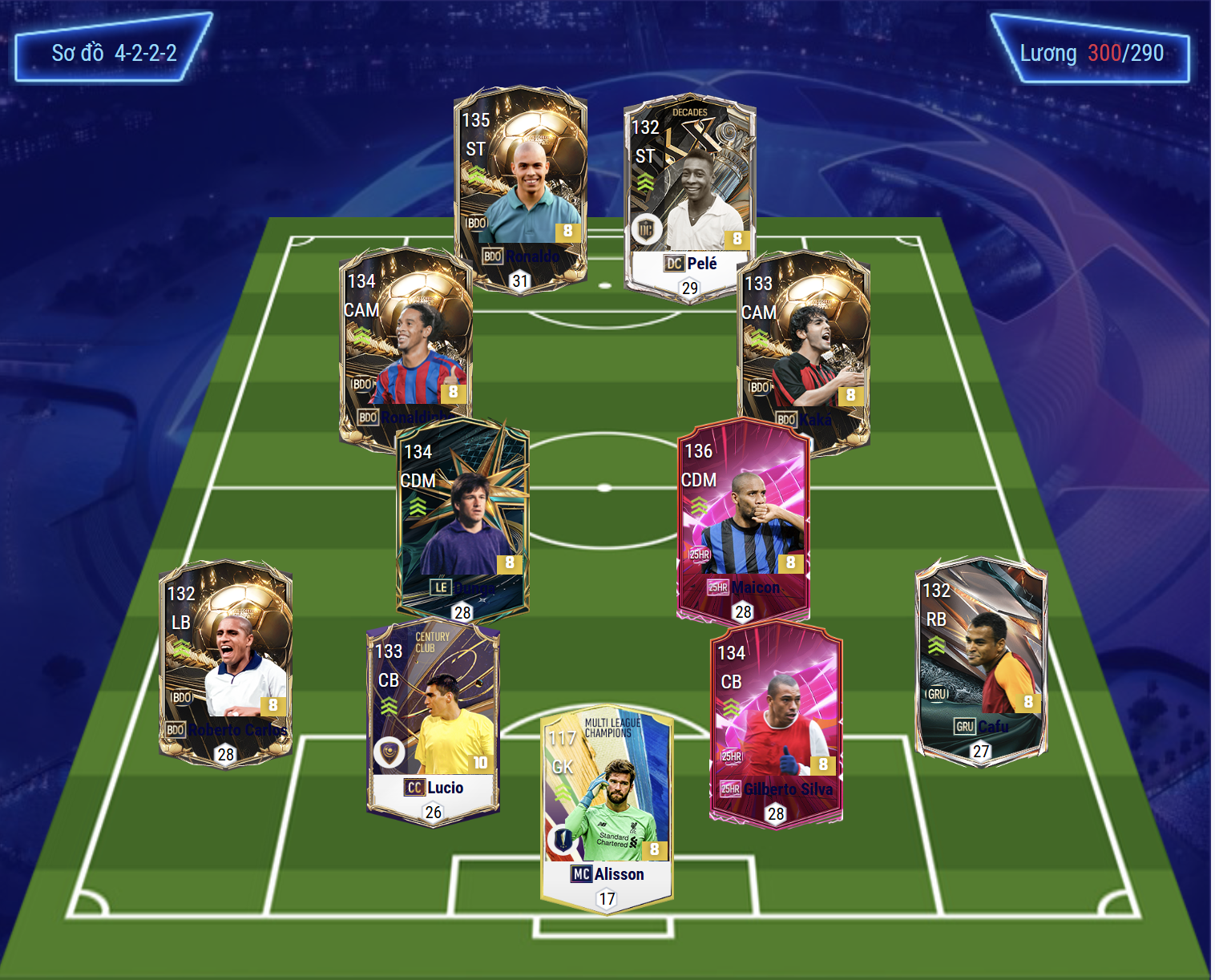Screen dimensions: 1215x980
Task: Pick the Gilberto Silva CB card
Action: 775,721
